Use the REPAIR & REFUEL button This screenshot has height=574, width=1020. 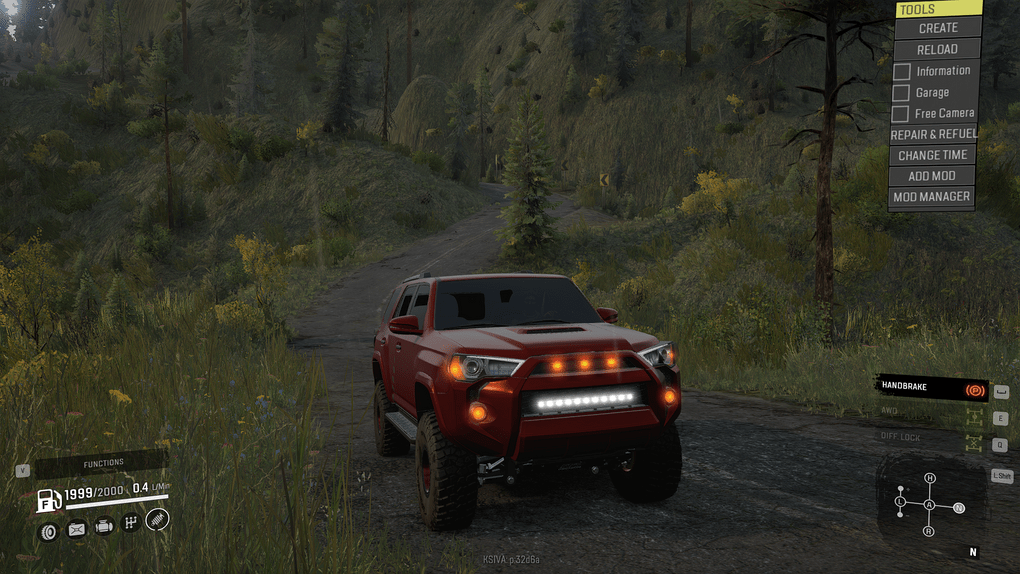pyautogui.click(x=933, y=134)
